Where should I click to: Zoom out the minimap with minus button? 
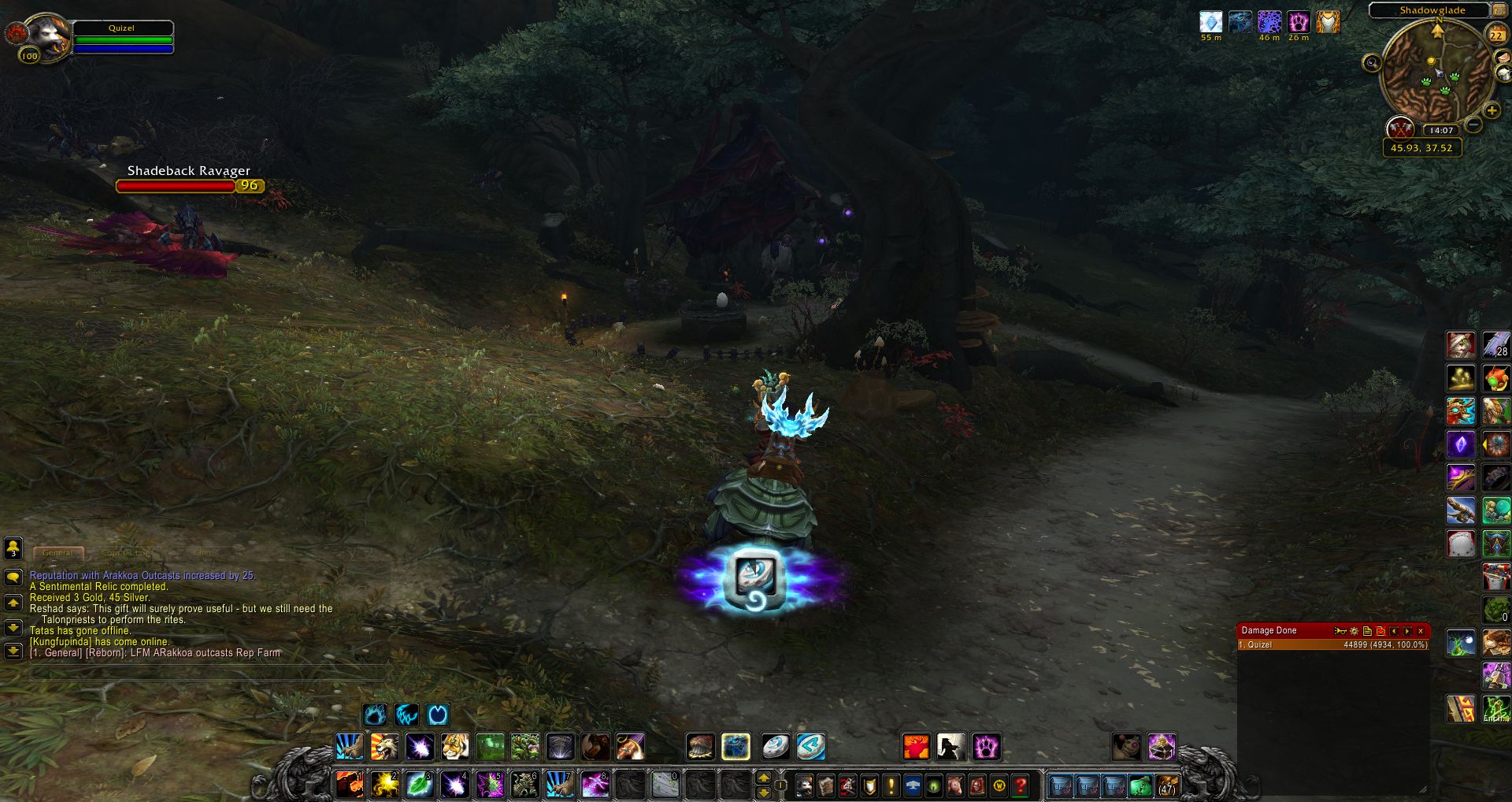(x=1474, y=124)
